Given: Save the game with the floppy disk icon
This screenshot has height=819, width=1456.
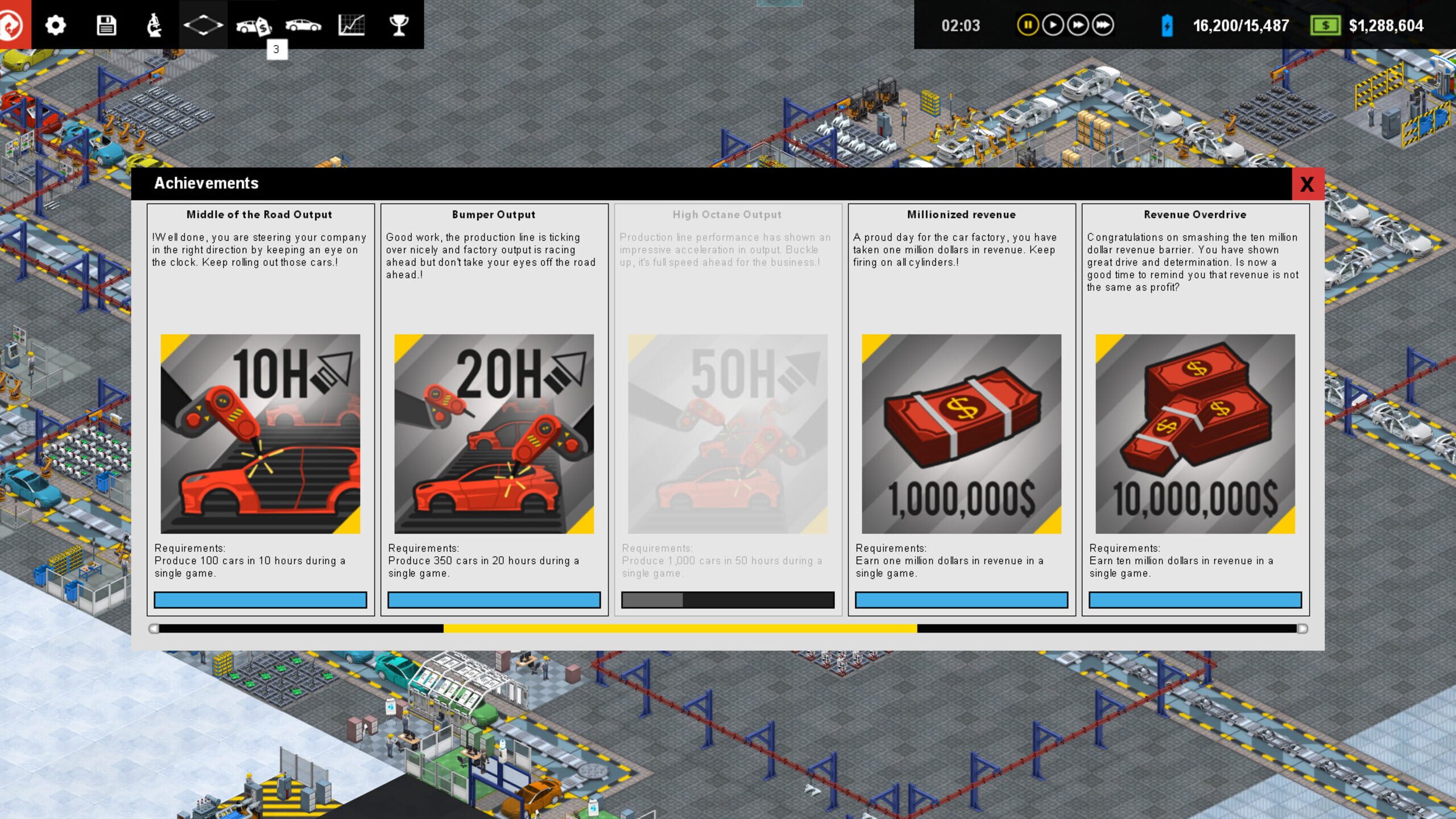Looking at the screenshot, I should (x=107, y=25).
